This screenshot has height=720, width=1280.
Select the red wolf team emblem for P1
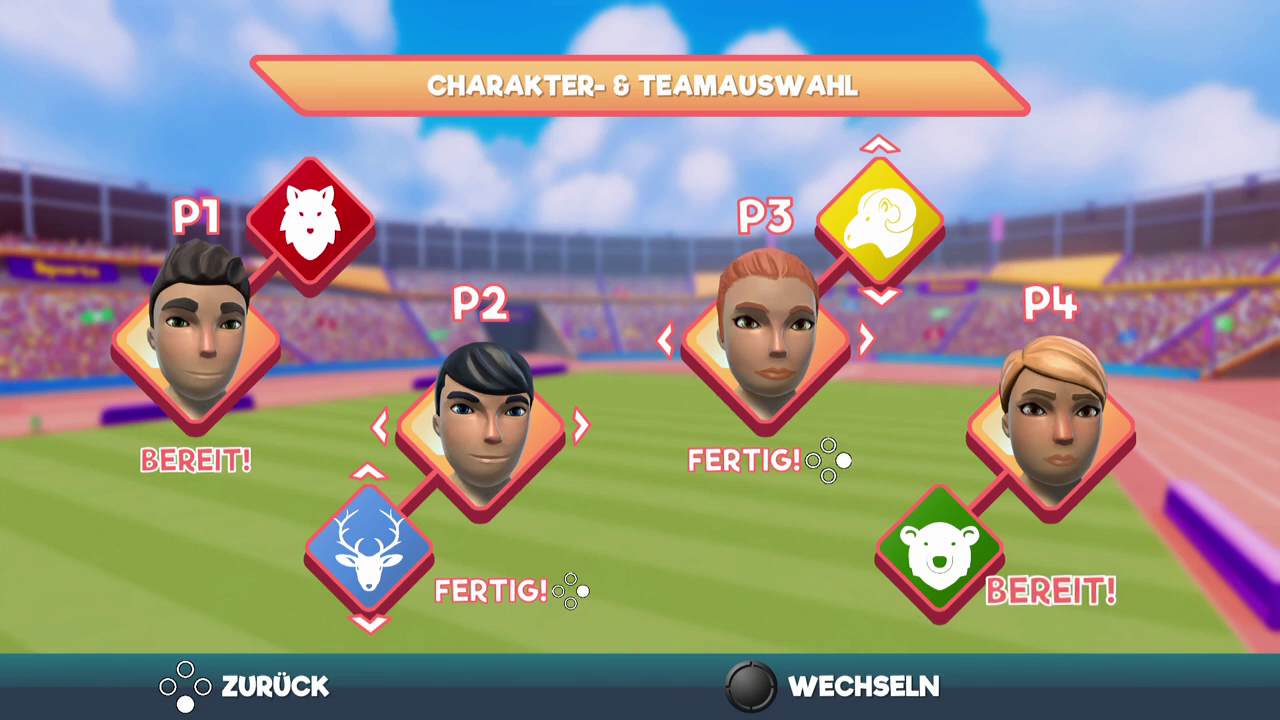pos(311,218)
